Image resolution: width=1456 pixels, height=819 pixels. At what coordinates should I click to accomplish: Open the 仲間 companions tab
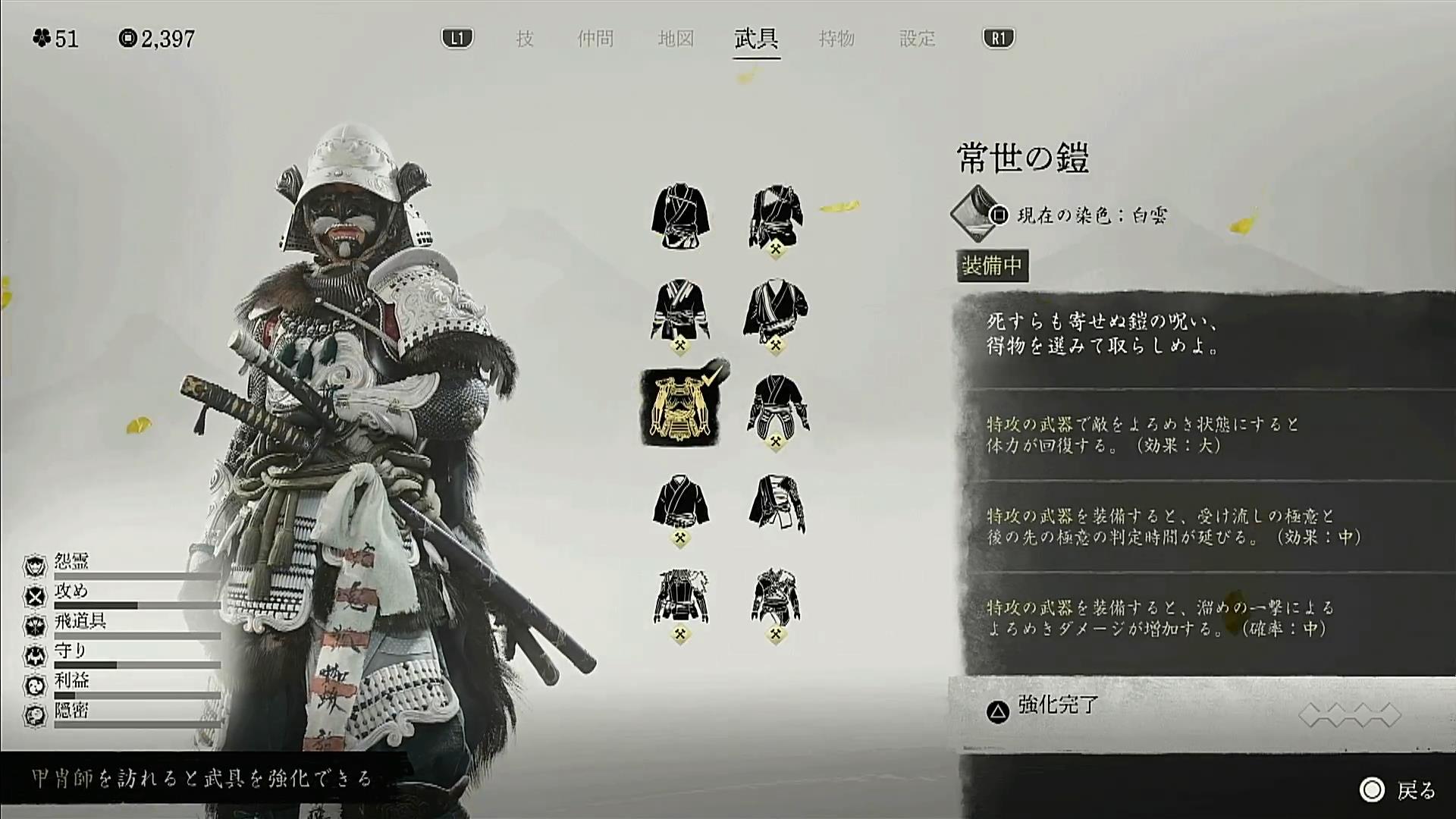click(x=595, y=39)
